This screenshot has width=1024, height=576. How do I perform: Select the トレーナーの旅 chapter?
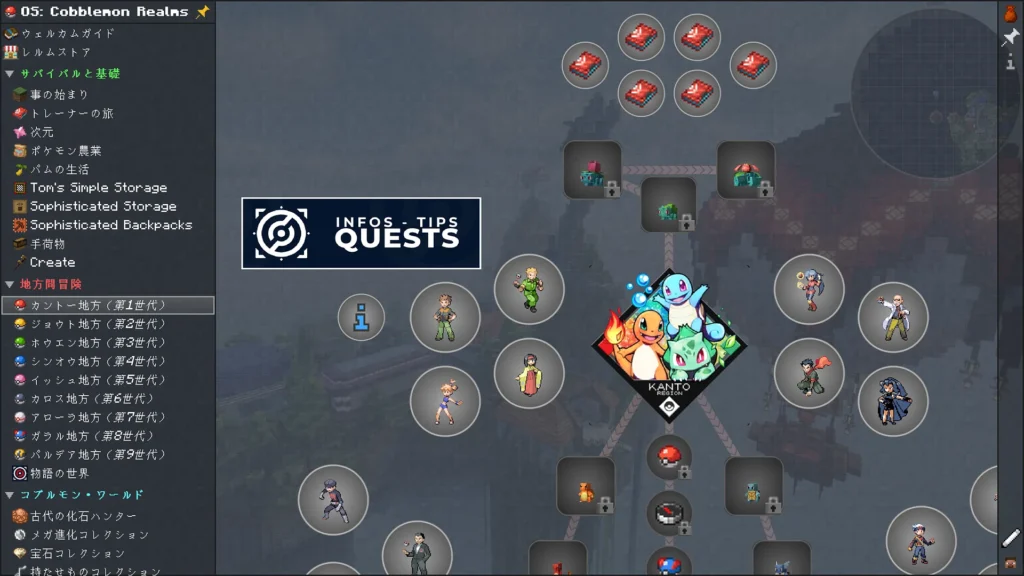(72, 113)
